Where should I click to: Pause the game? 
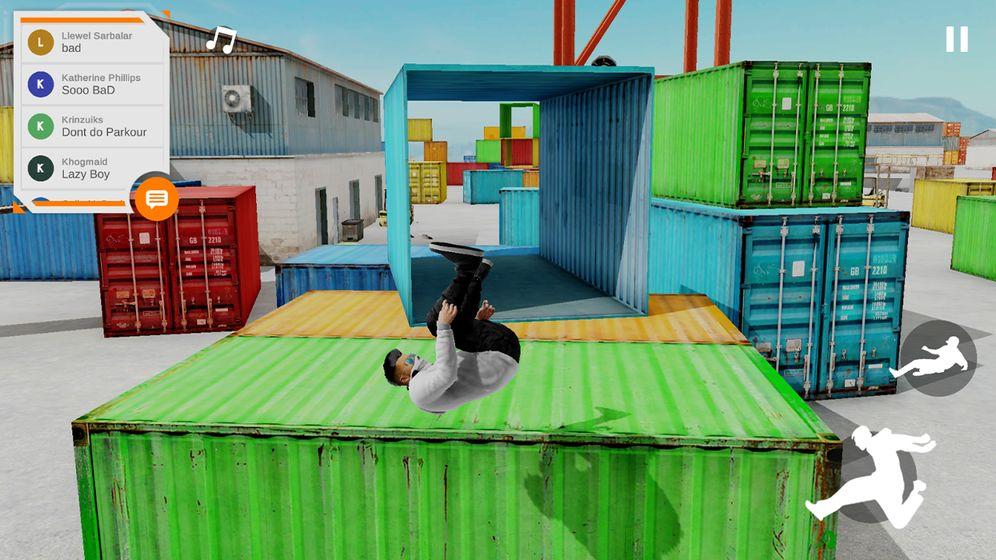point(956,39)
